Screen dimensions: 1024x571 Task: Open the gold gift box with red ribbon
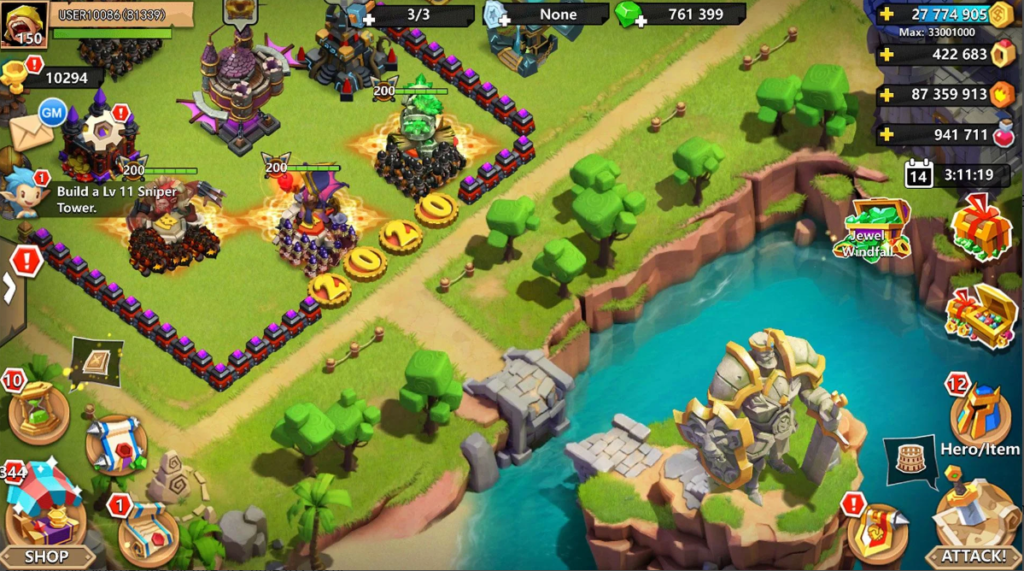980,227
